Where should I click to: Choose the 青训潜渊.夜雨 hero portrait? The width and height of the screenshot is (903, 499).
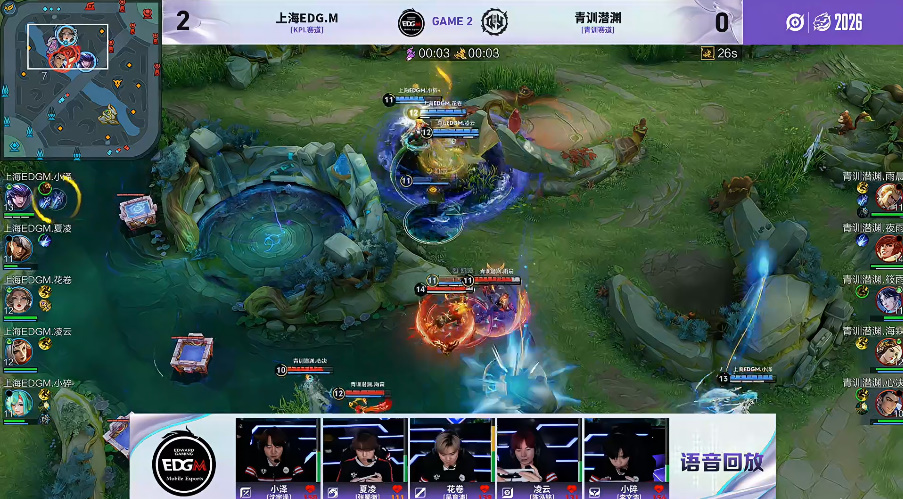point(888,248)
